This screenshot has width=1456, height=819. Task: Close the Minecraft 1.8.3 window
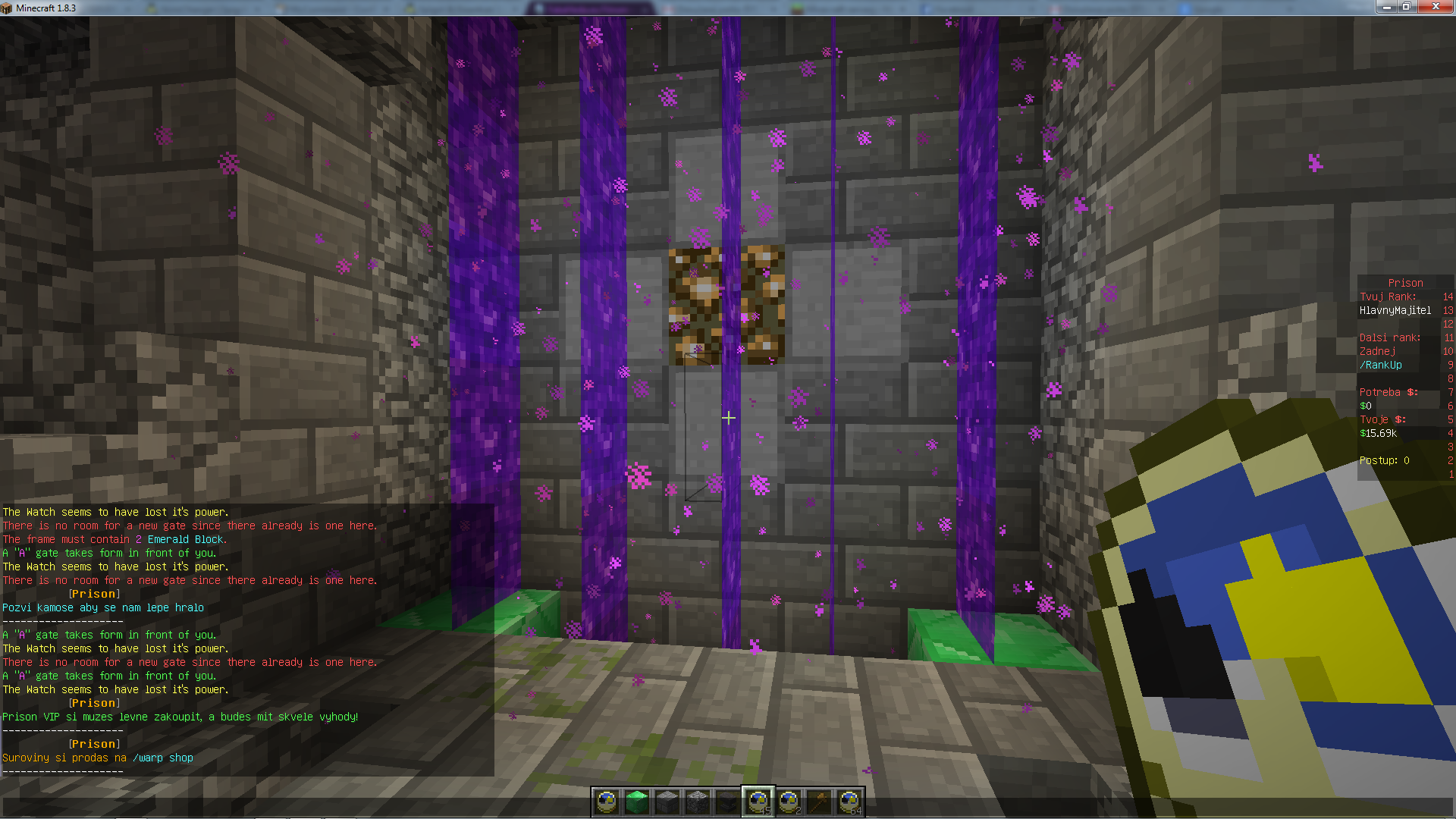pos(1435,7)
